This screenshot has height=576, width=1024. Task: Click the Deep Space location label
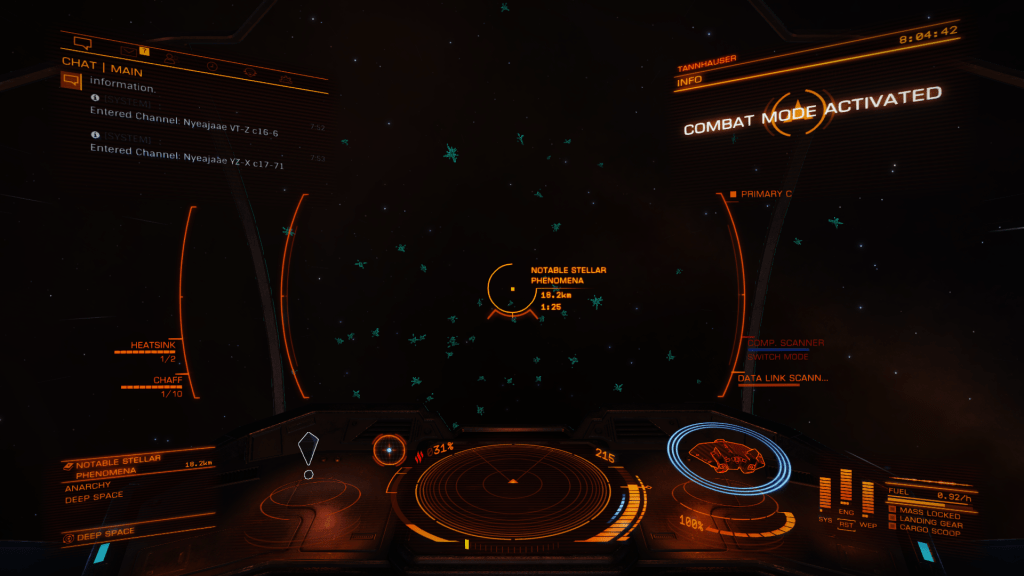[x=105, y=533]
